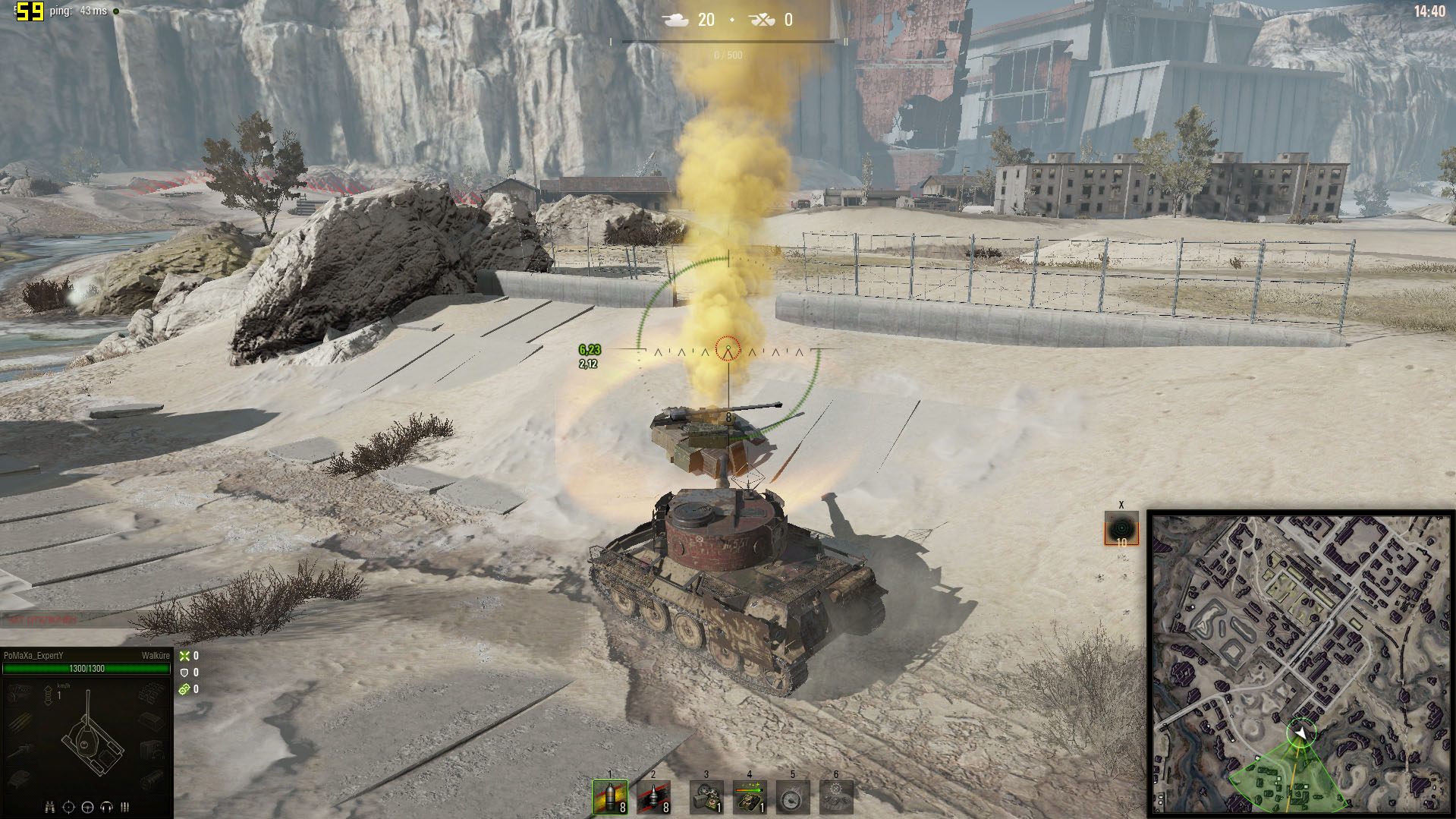Click the crosshair icon in damage panel

tap(68, 807)
